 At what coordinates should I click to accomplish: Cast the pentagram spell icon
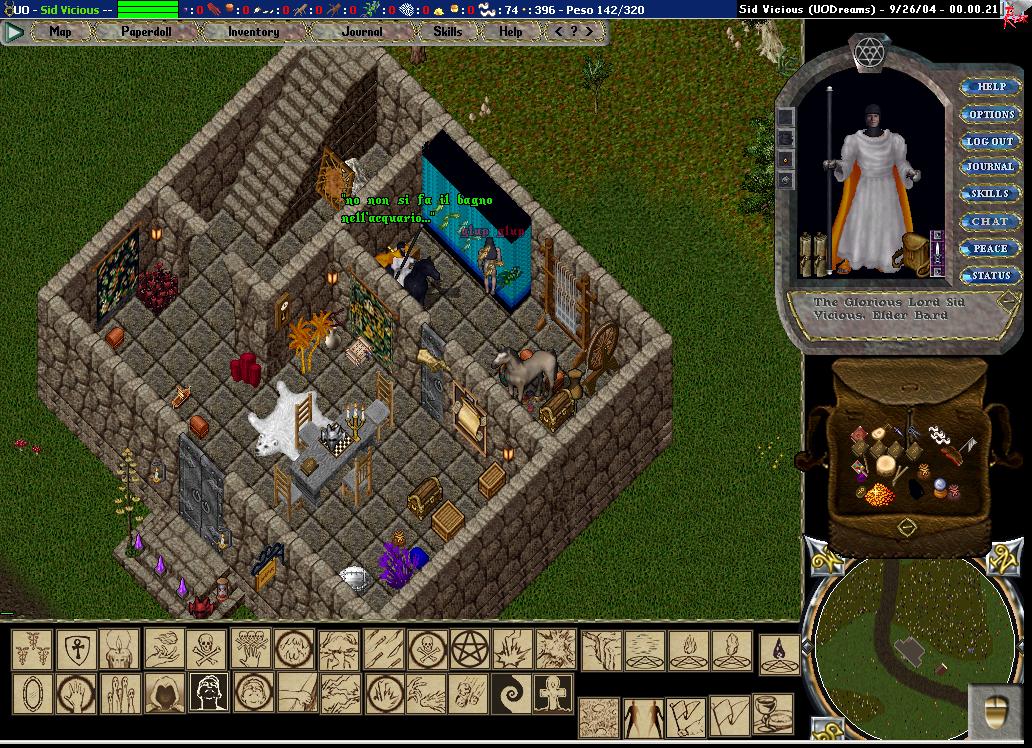coord(467,648)
